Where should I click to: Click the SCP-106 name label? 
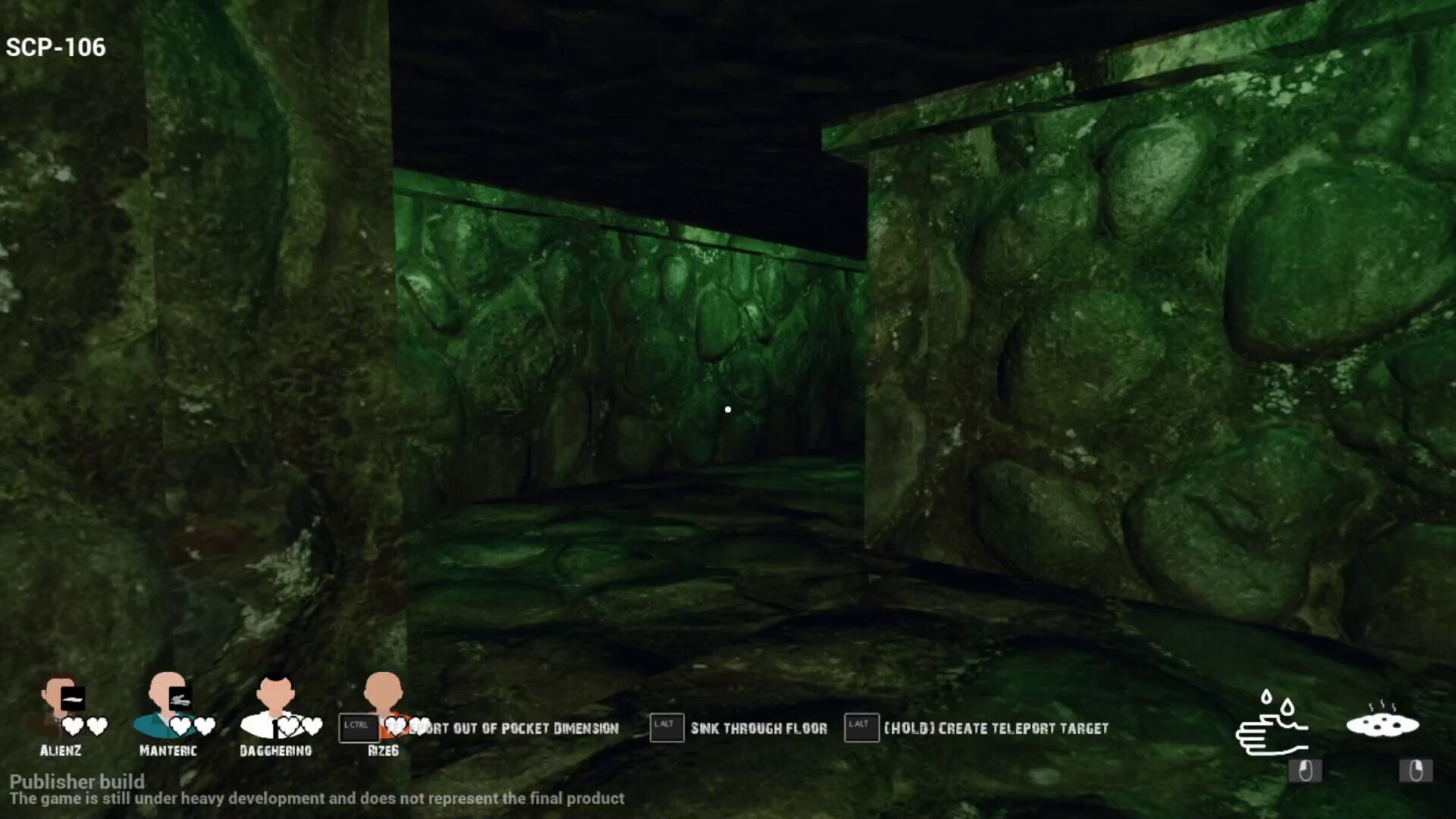point(55,48)
